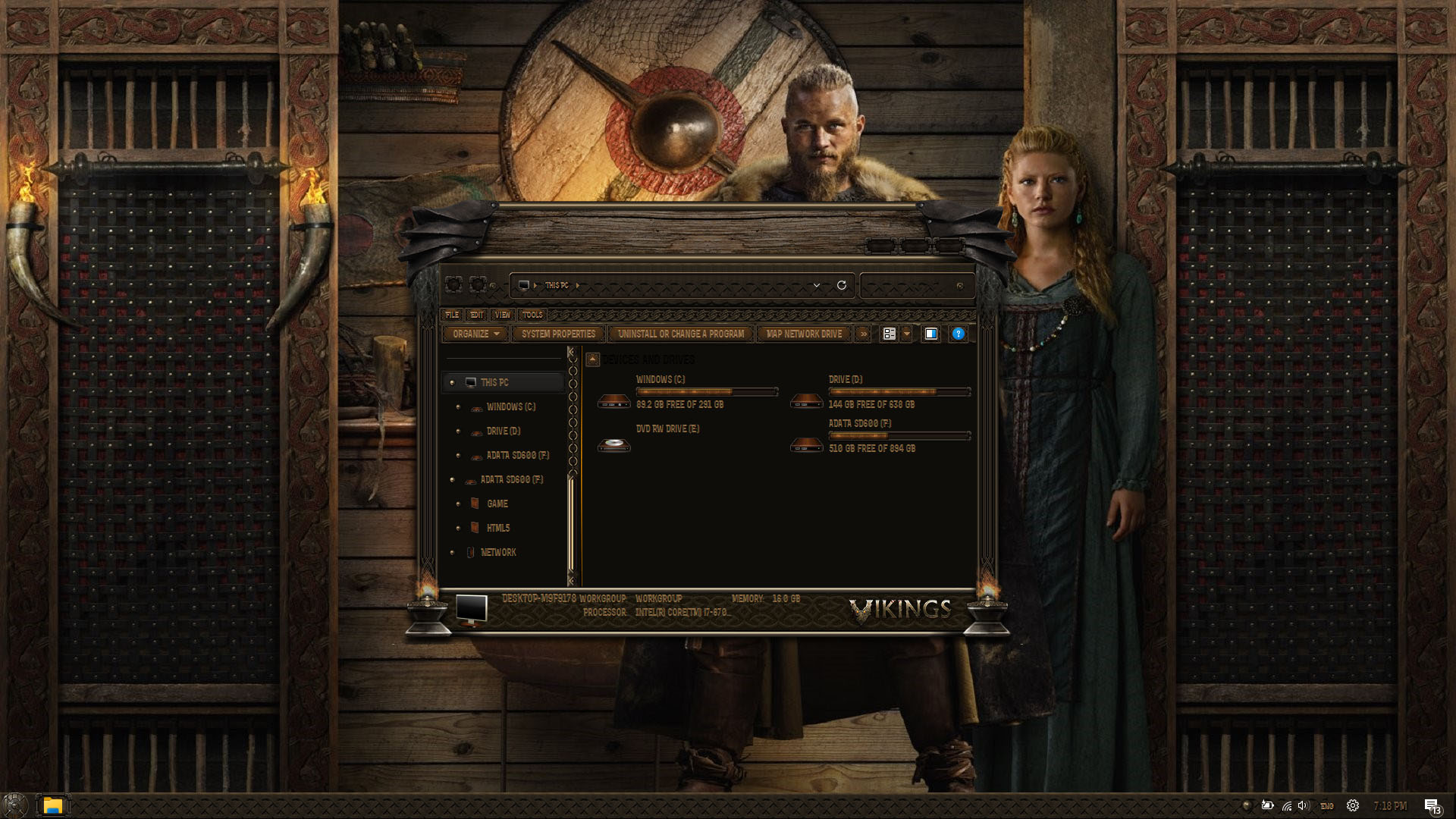Click the Organize dropdown button
The width and height of the screenshot is (1456, 819).
pyautogui.click(x=475, y=334)
